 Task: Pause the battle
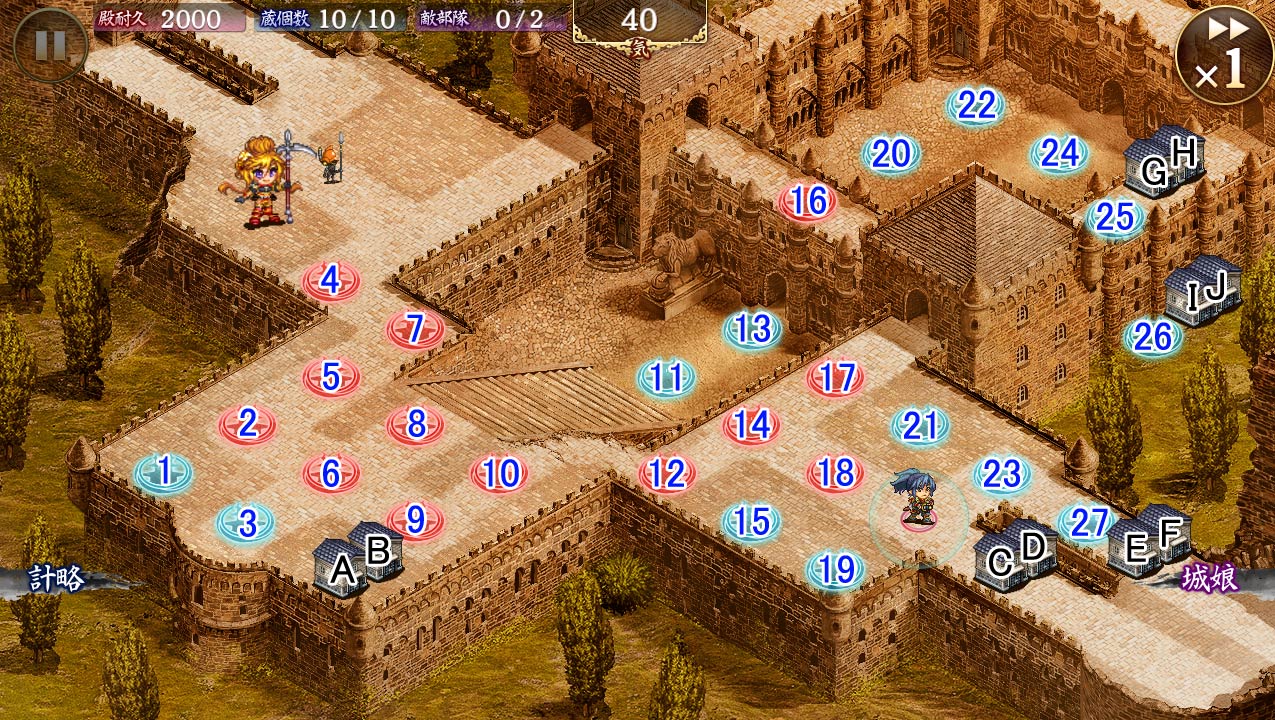point(50,45)
